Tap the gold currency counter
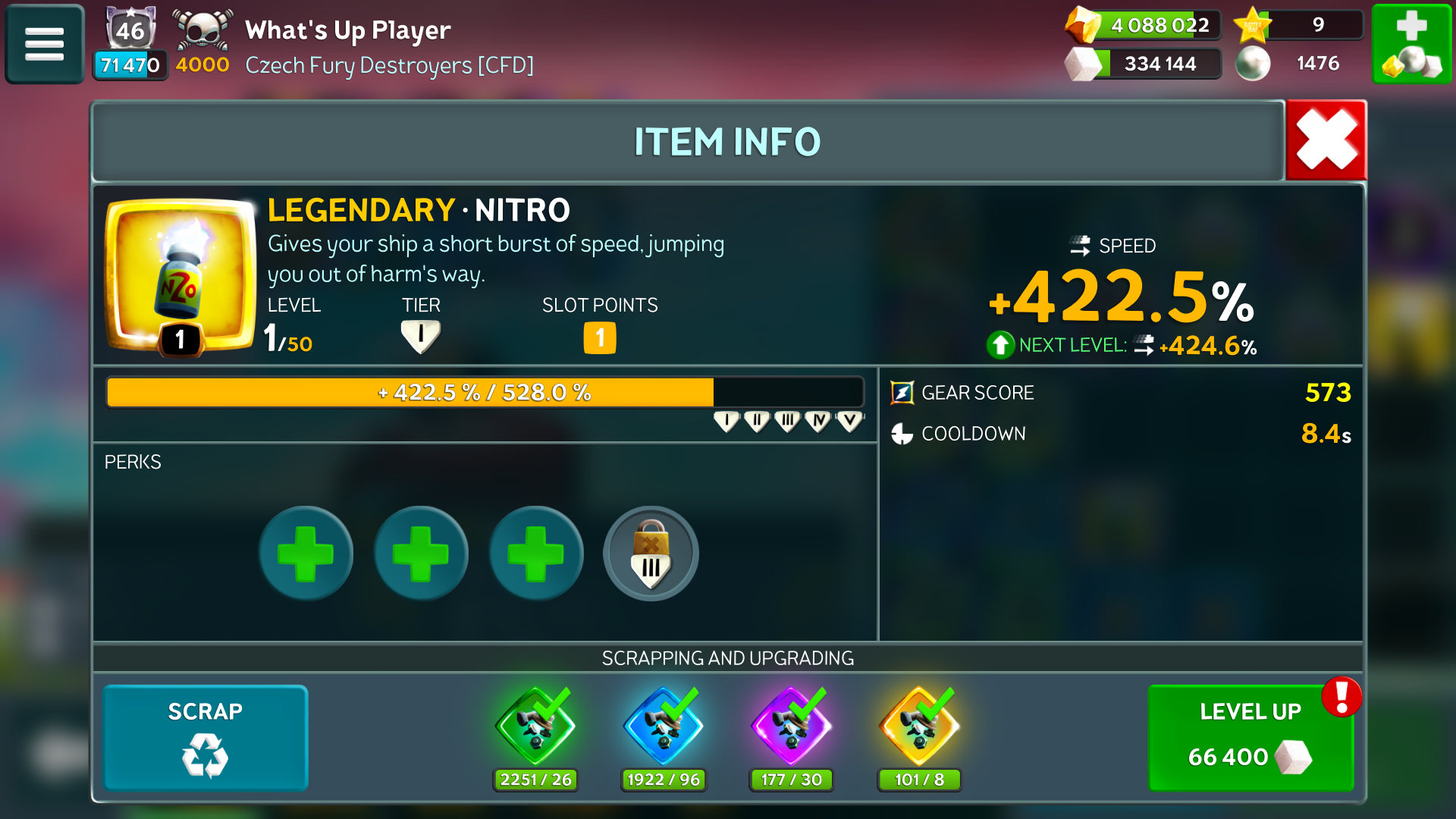 [1144, 25]
